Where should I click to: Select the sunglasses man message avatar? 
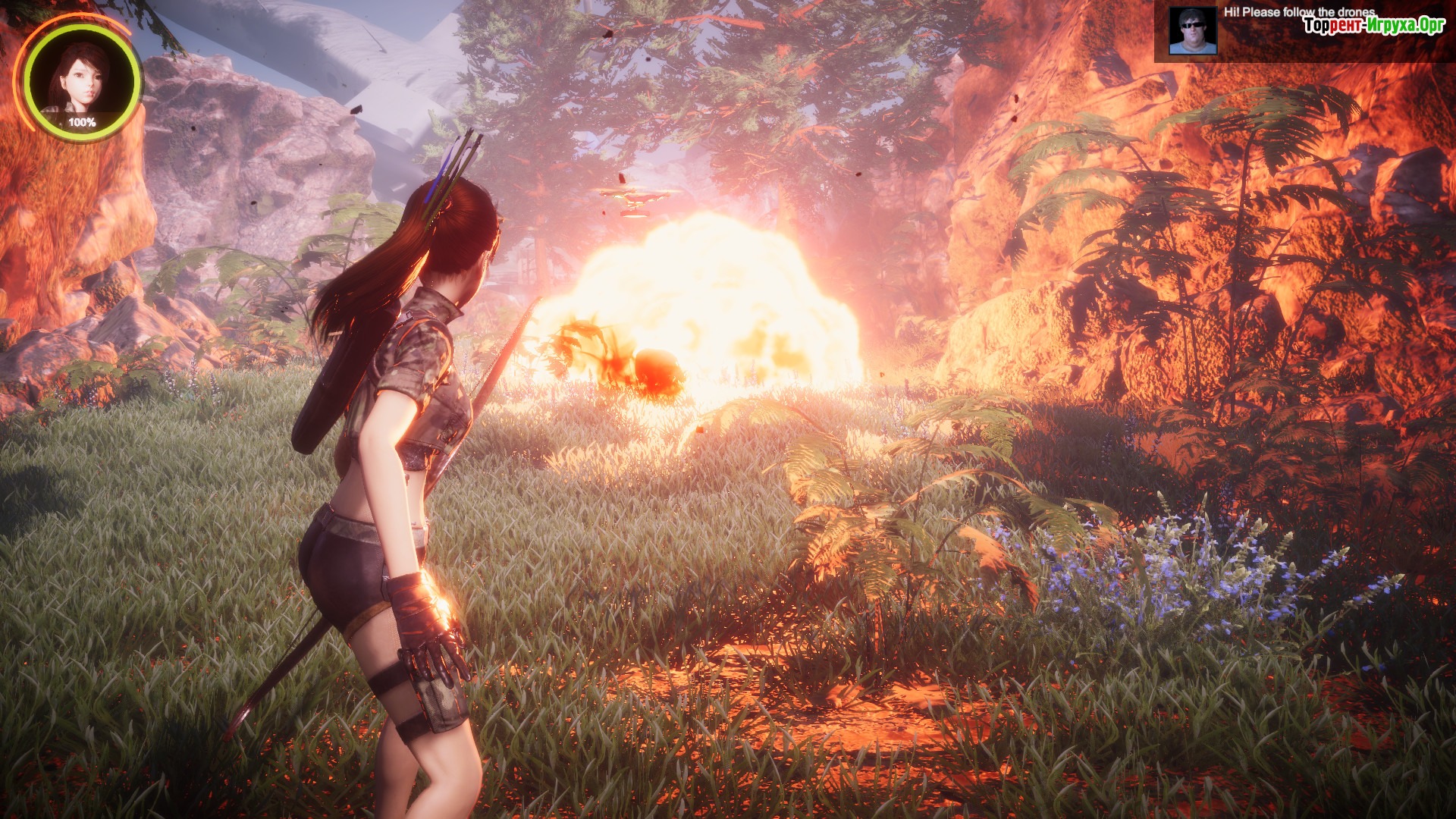pyautogui.click(x=1192, y=31)
